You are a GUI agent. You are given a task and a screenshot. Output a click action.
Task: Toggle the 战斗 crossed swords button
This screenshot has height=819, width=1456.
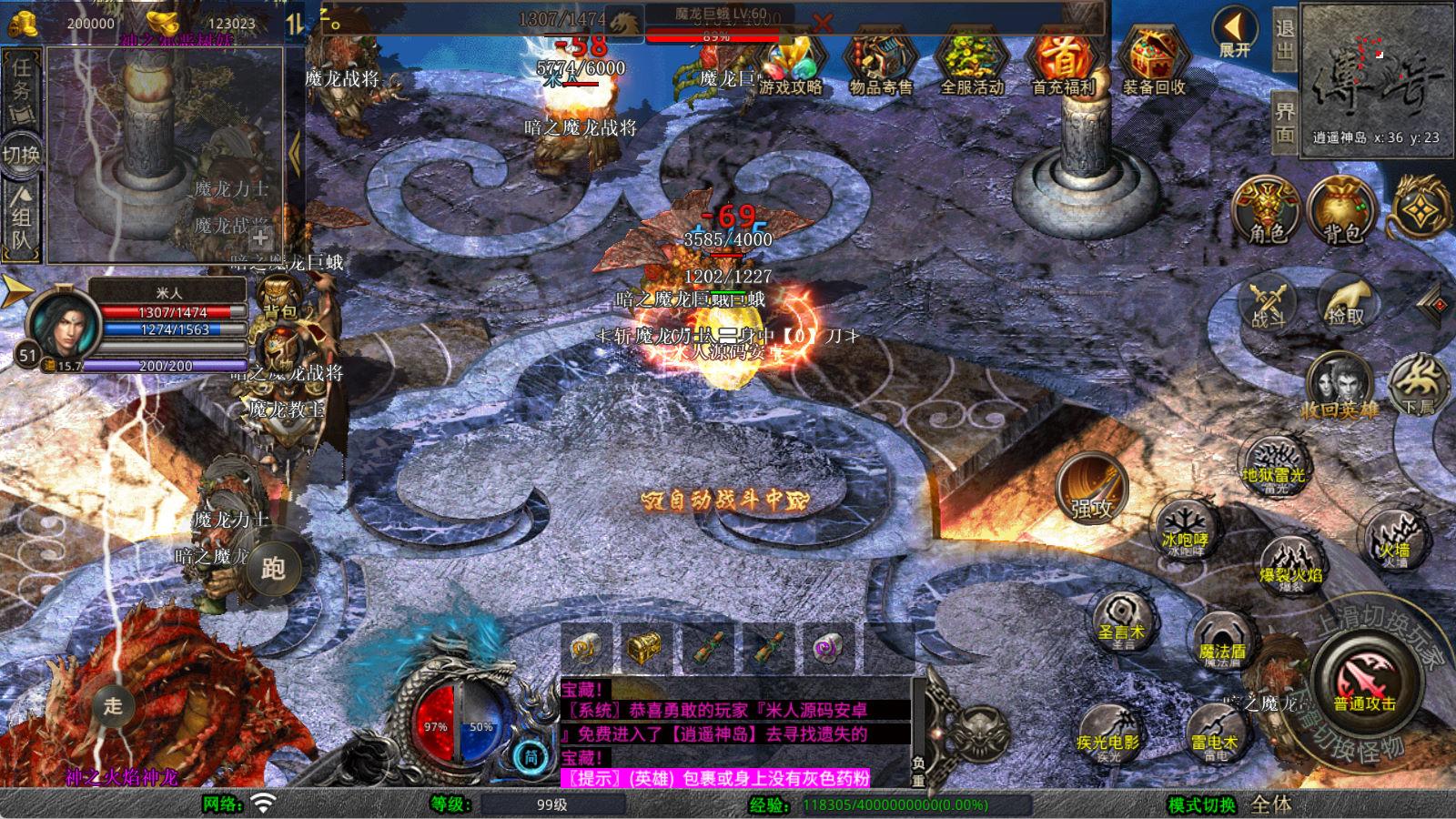[1269, 304]
